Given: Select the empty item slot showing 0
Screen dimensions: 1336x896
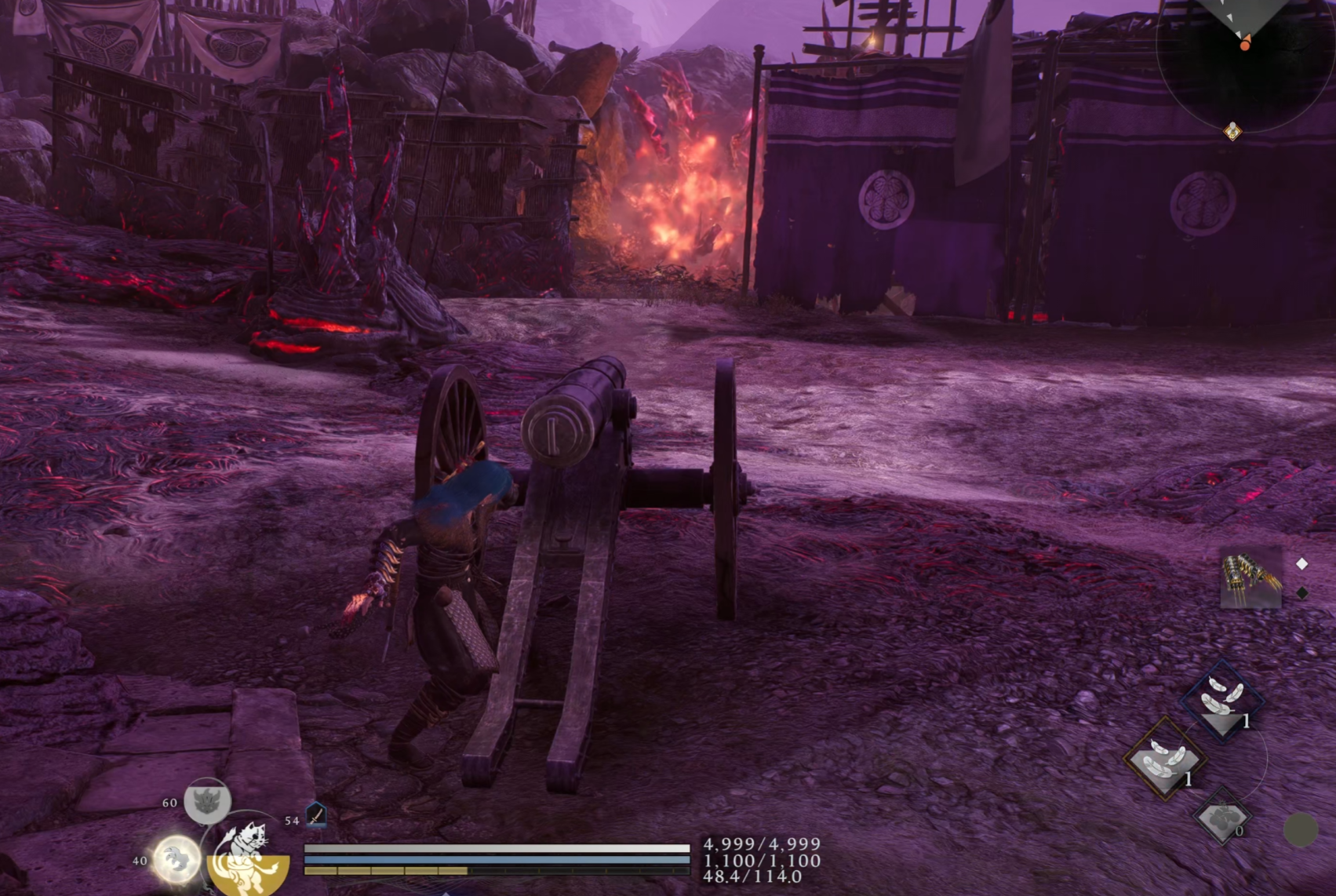Looking at the screenshot, I should point(1222,818).
